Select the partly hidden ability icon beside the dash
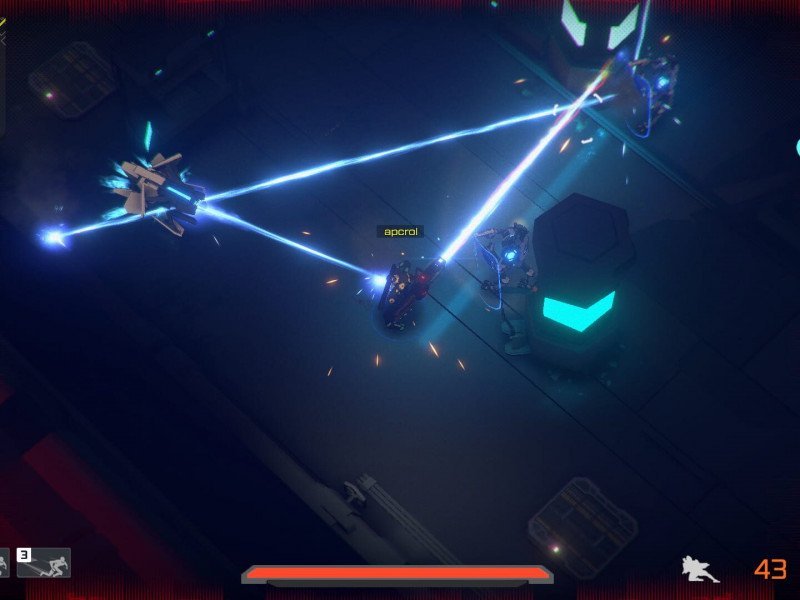 coord(4,564)
